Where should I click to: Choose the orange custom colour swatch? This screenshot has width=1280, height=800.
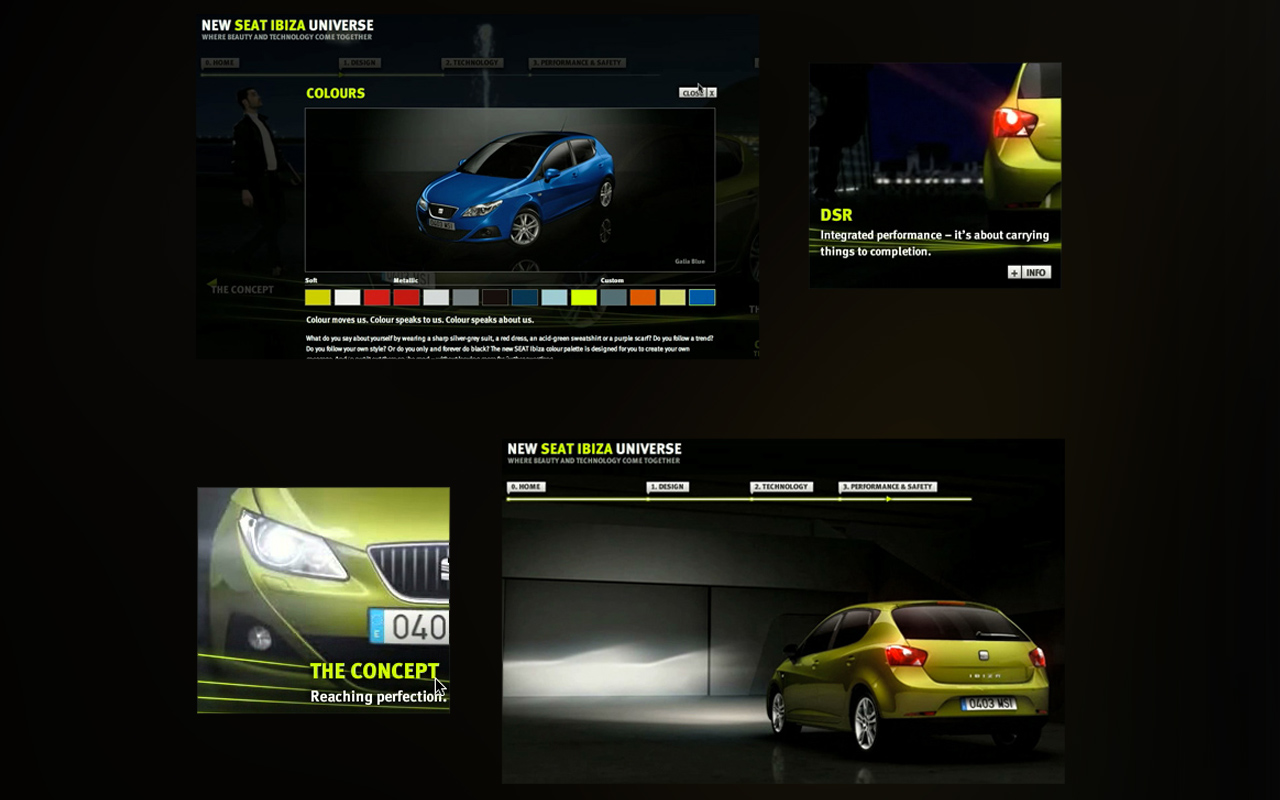(643, 297)
